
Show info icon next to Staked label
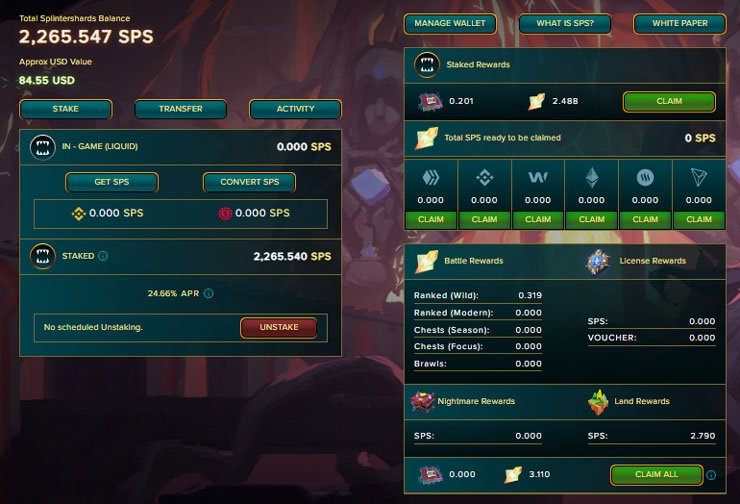104,256
